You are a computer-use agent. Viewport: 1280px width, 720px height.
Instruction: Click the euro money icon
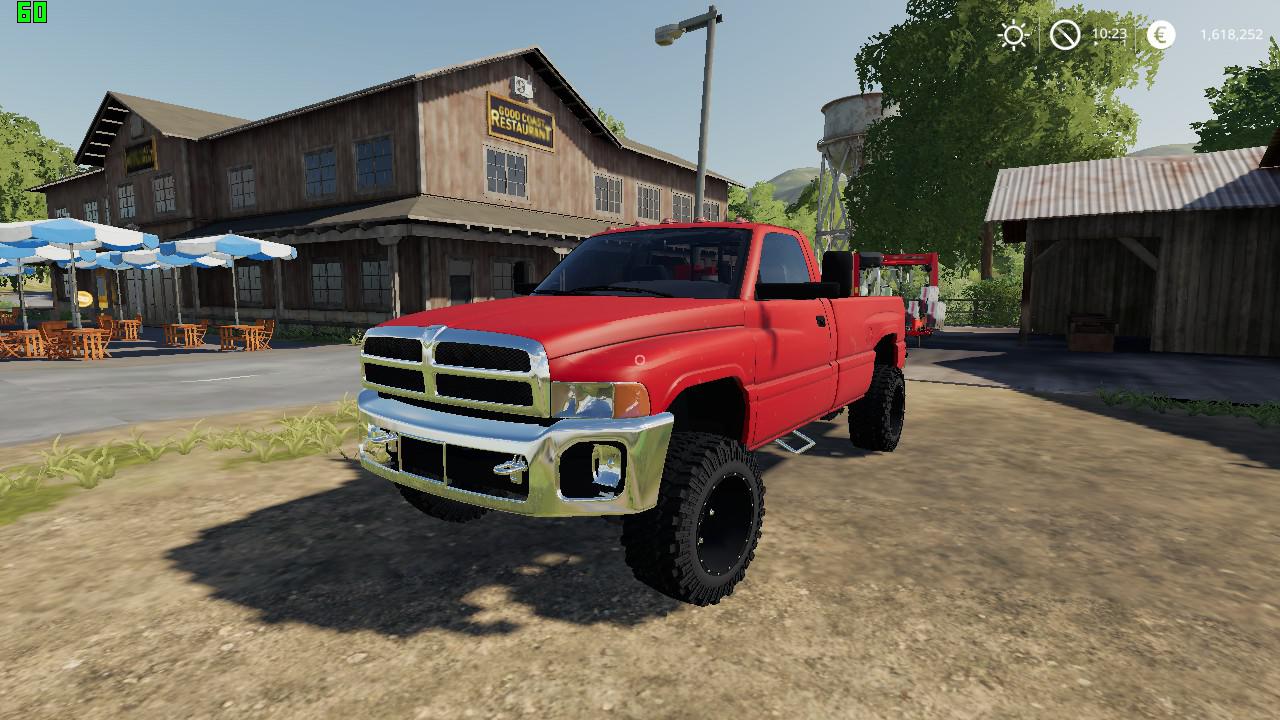pos(1160,35)
